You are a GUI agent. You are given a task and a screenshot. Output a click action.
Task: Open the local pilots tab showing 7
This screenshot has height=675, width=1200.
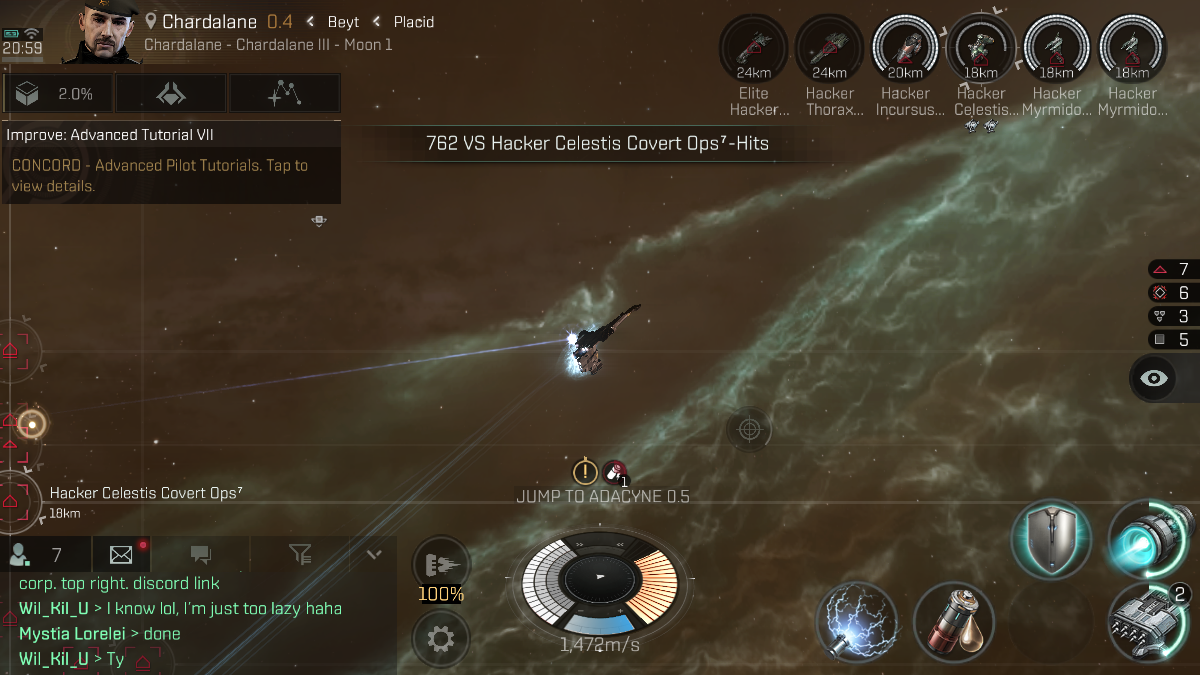[37, 554]
